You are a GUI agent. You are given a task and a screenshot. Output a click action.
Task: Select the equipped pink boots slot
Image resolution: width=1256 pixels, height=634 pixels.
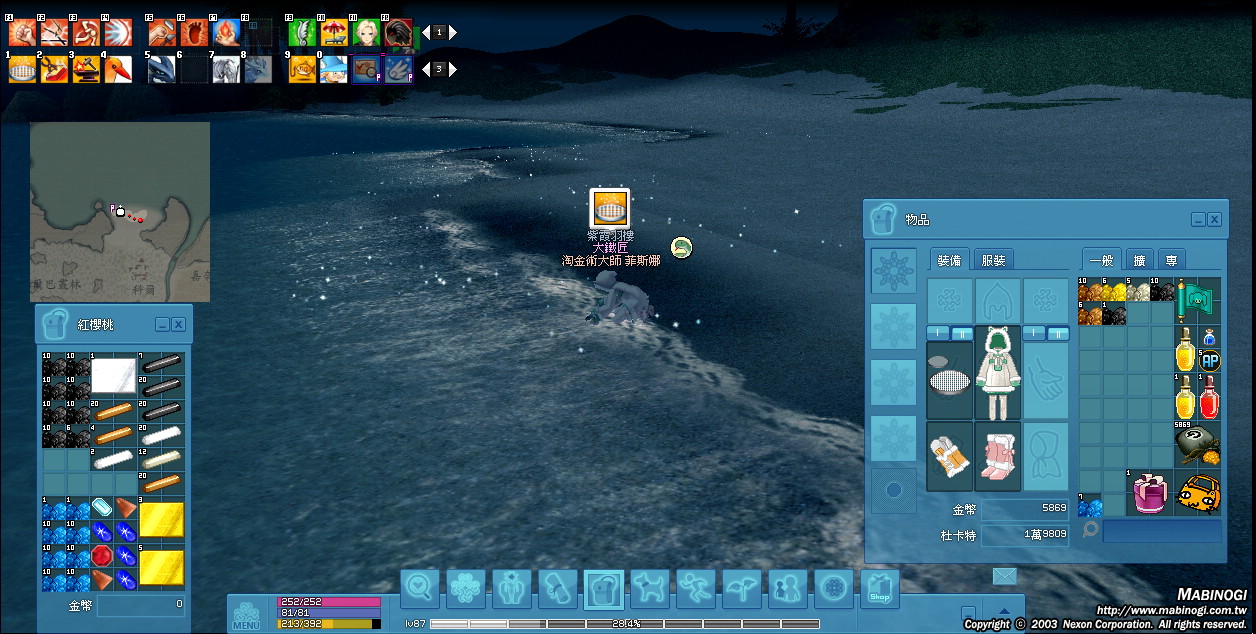click(997, 456)
